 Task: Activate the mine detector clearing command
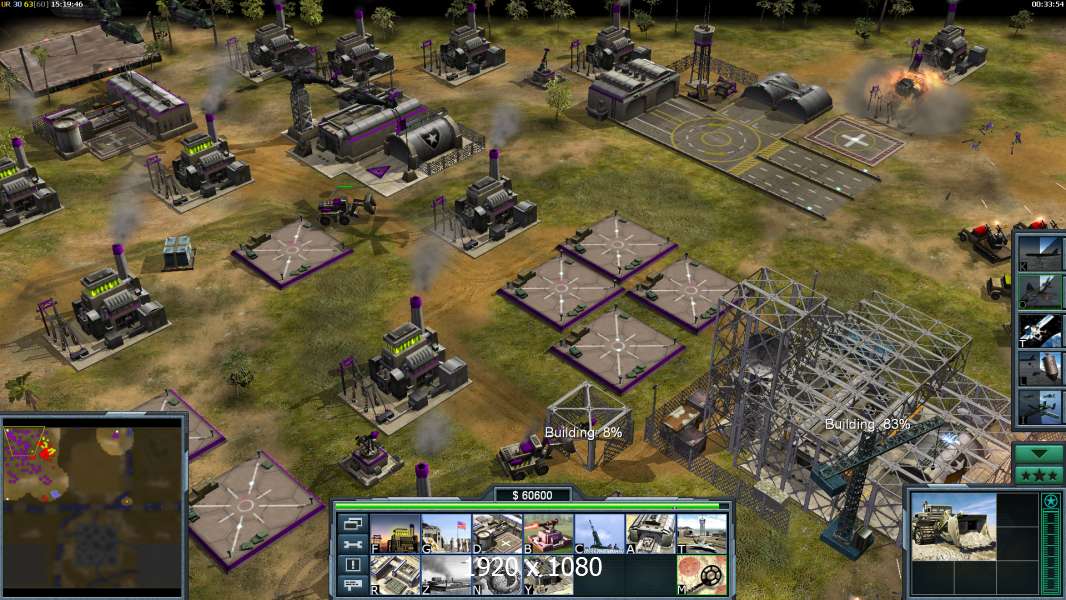click(701, 575)
